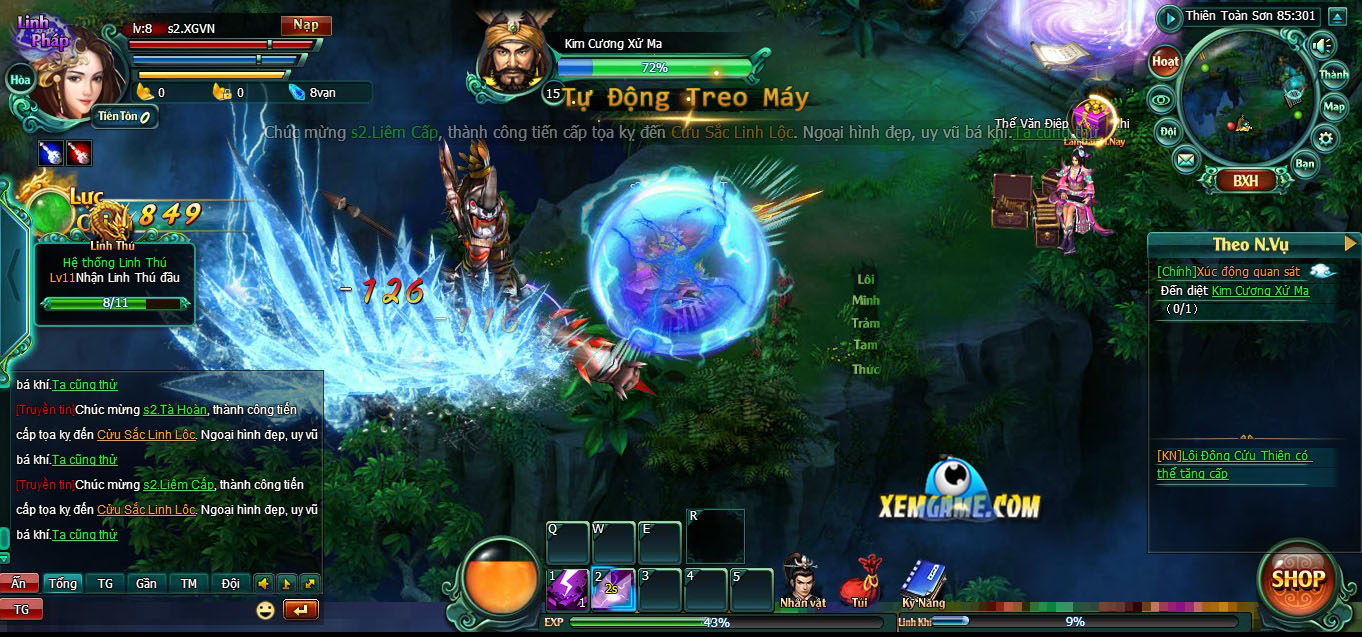Open the SHOP button
Viewport: 1362px width, 637px height.
coord(1298,579)
